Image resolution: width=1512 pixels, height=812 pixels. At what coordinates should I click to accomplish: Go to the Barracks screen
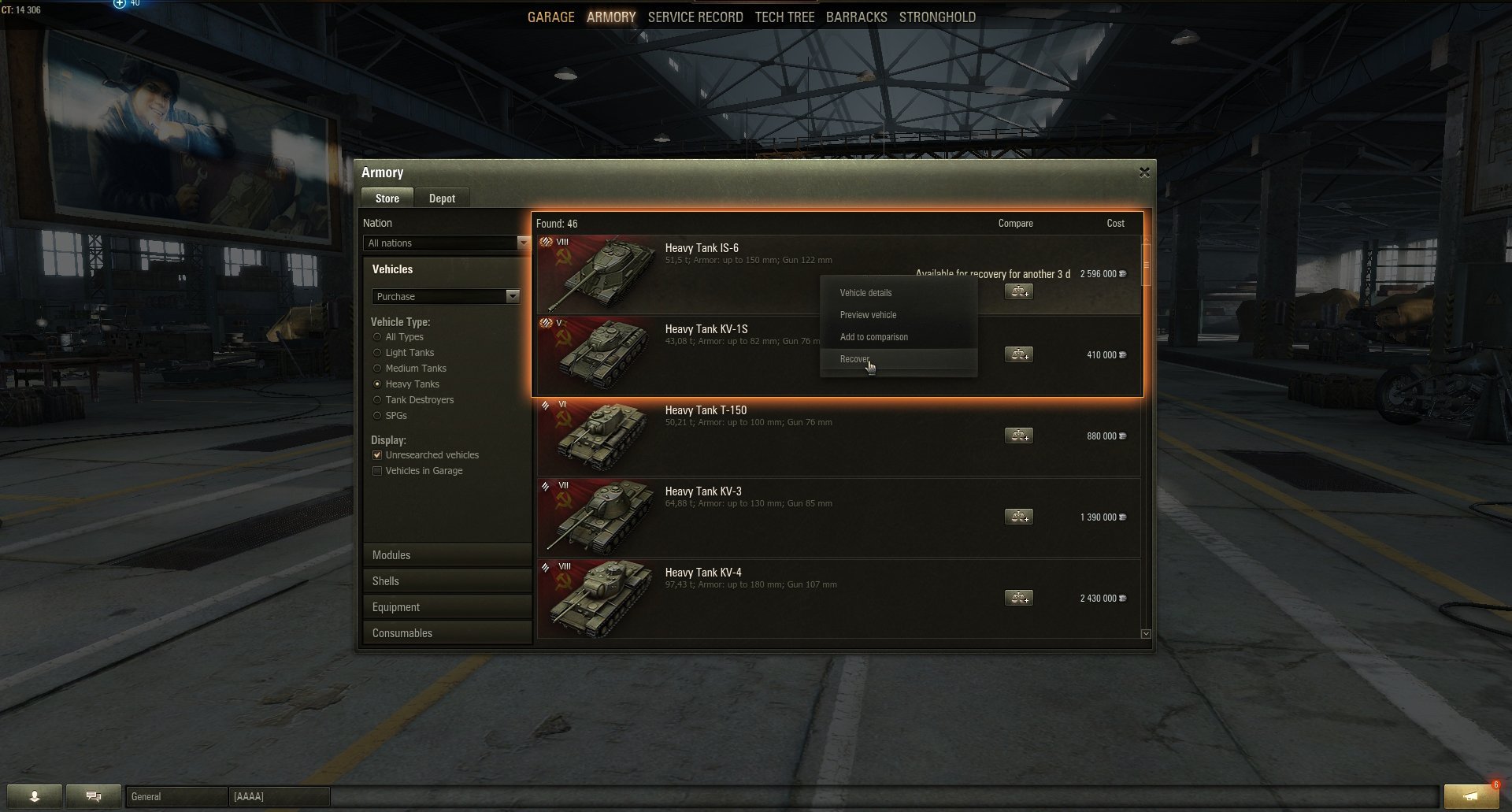(856, 17)
